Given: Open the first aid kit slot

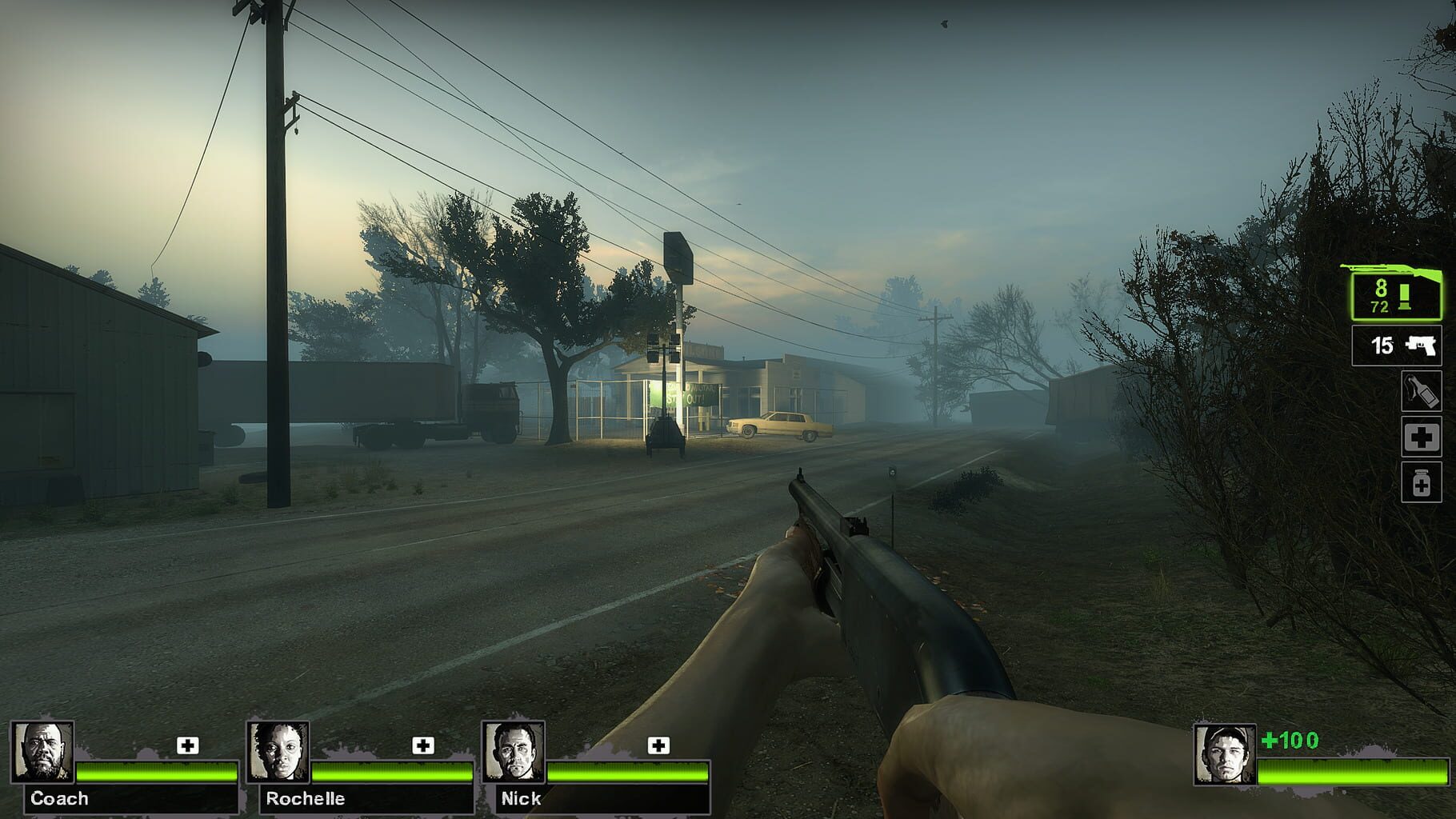Looking at the screenshot, I should (1423, 438).
